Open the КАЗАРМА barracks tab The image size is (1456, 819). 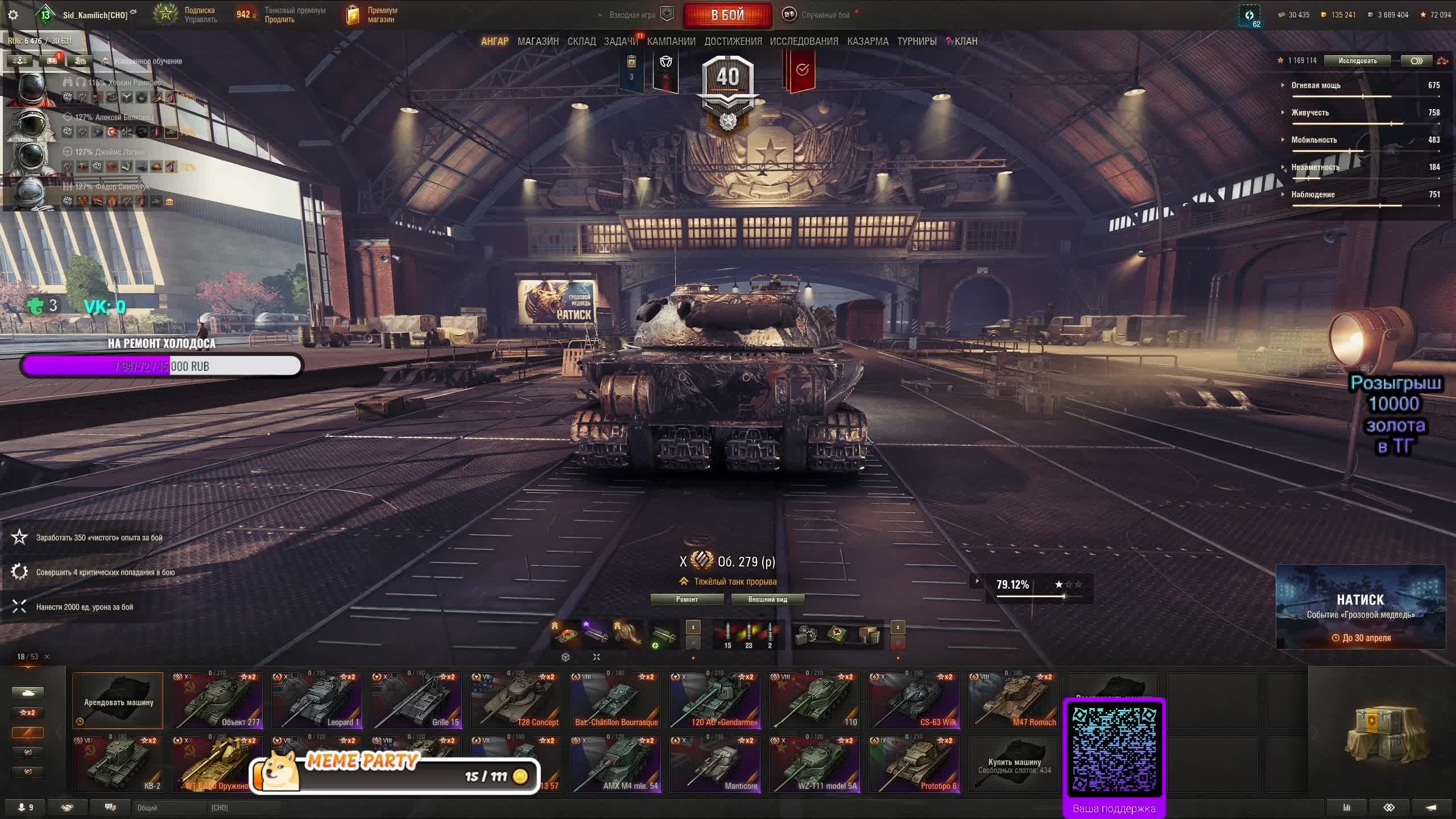pyautogui.click(x=867, y=42)
